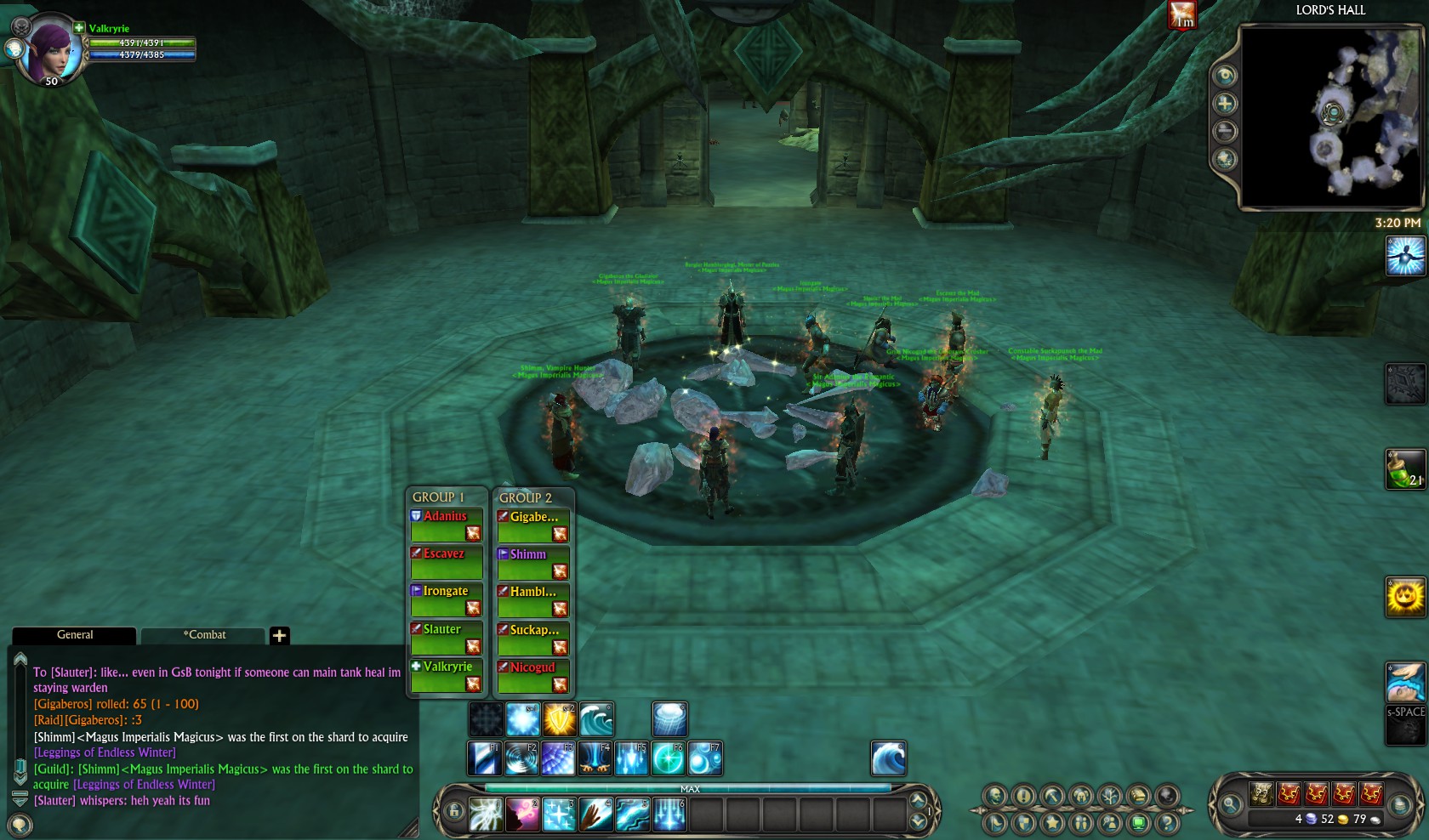This screenshot has height=840, width=1429.
Task: Open the General chat tab
Action: pos(75,635)
